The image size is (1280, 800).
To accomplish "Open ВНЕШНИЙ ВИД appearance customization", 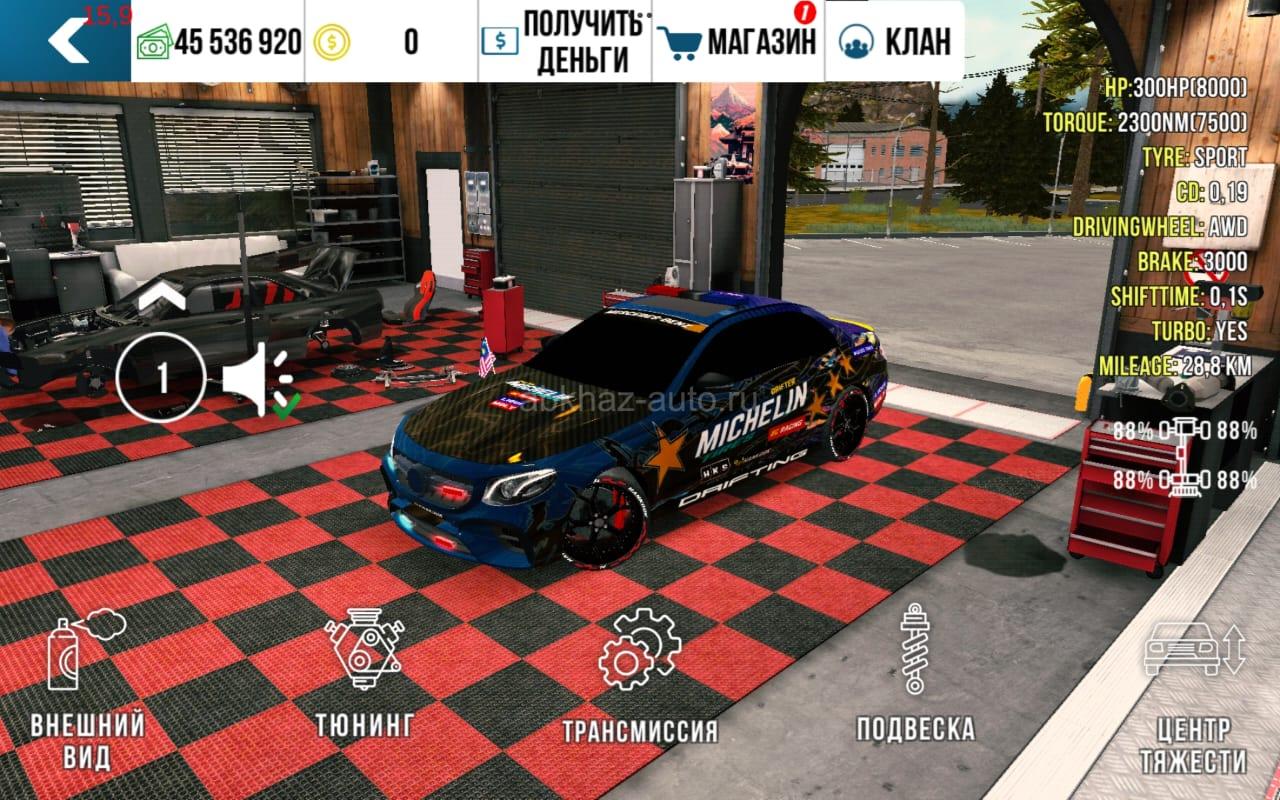I will [x=87, y=692].
